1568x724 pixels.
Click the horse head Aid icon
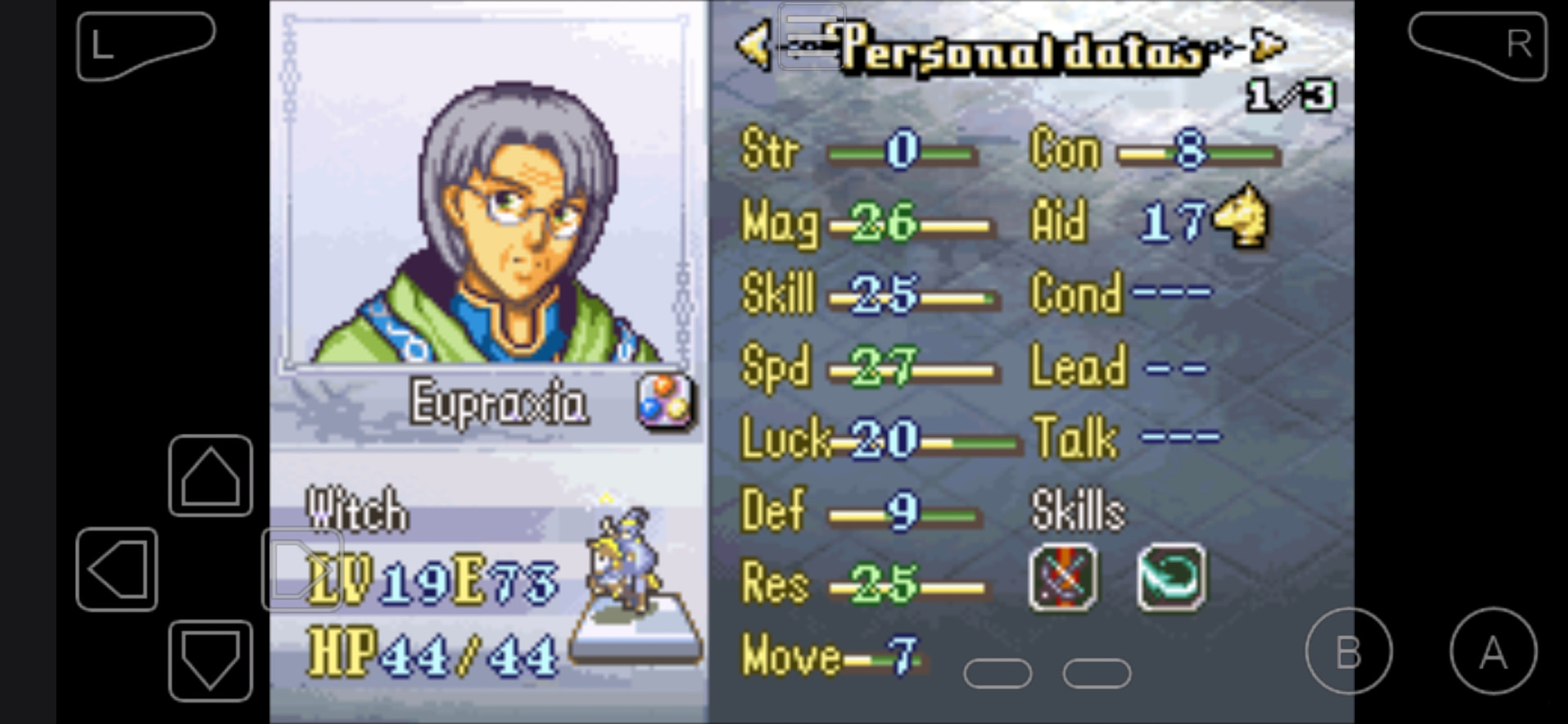tap(1242, 217)
